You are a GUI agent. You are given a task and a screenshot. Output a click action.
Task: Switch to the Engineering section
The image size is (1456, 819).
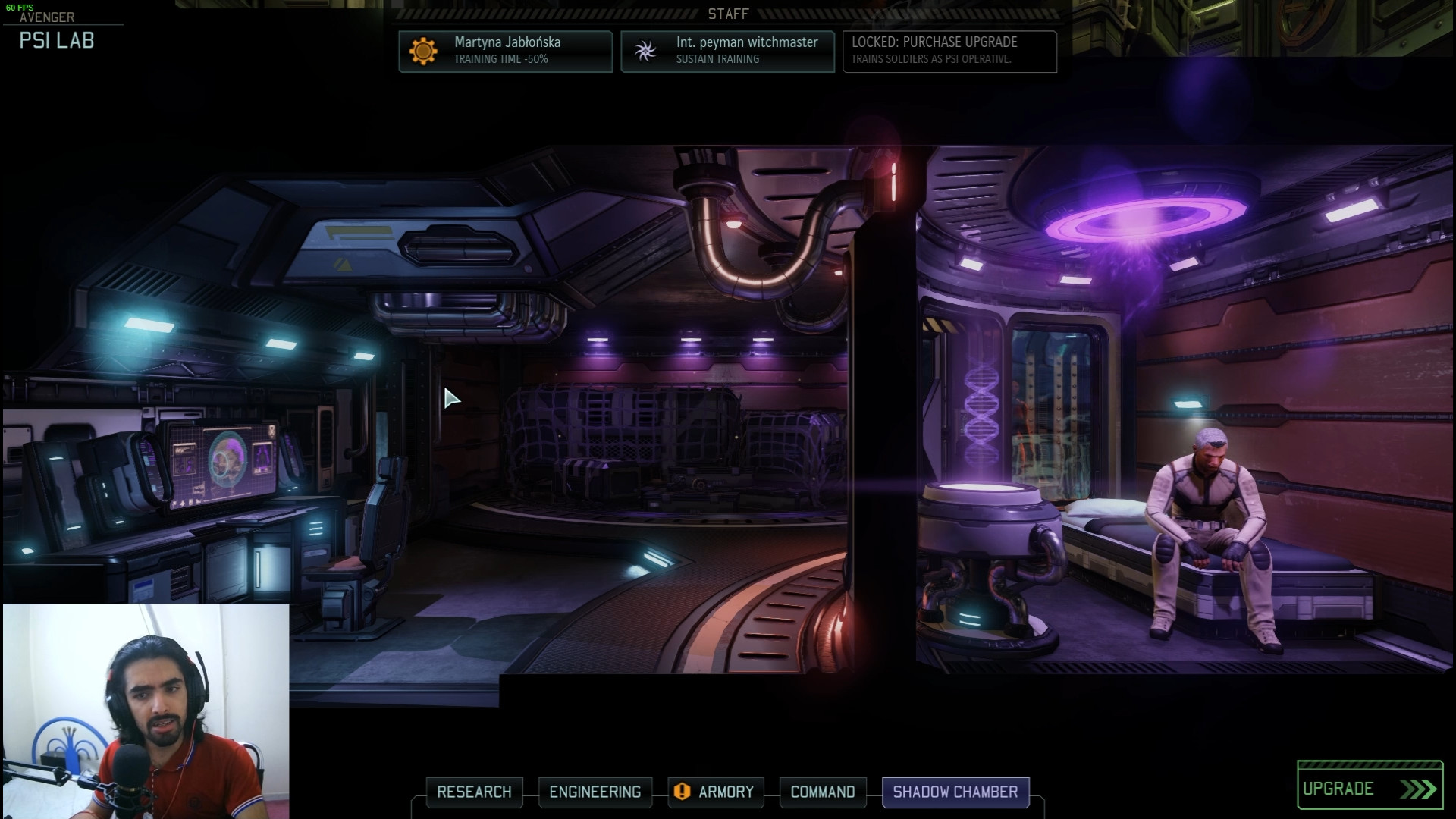(595, 792)
